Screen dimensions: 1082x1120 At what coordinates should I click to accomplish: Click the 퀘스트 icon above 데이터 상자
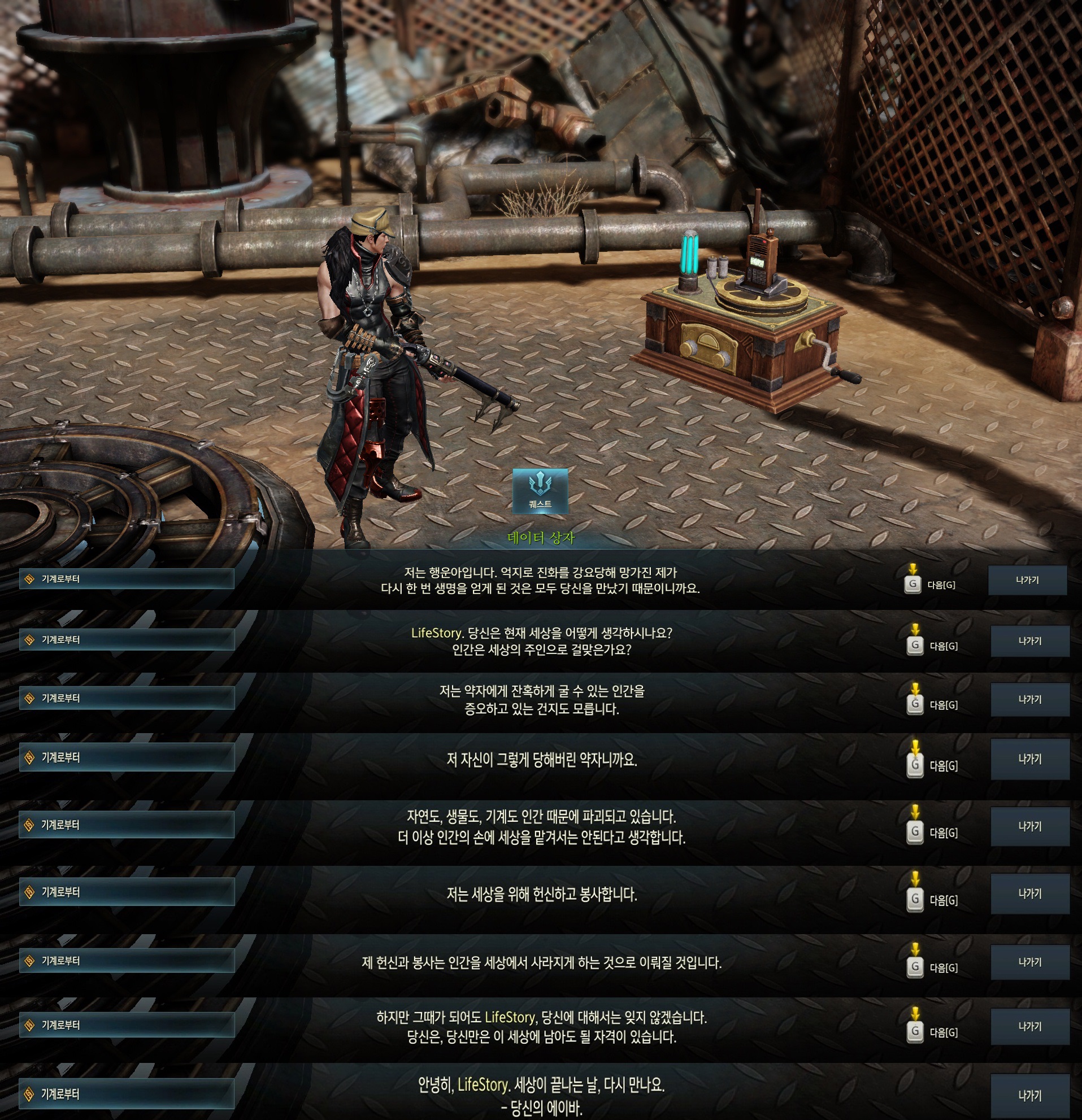pyautogui.click(x=540, y=490)
